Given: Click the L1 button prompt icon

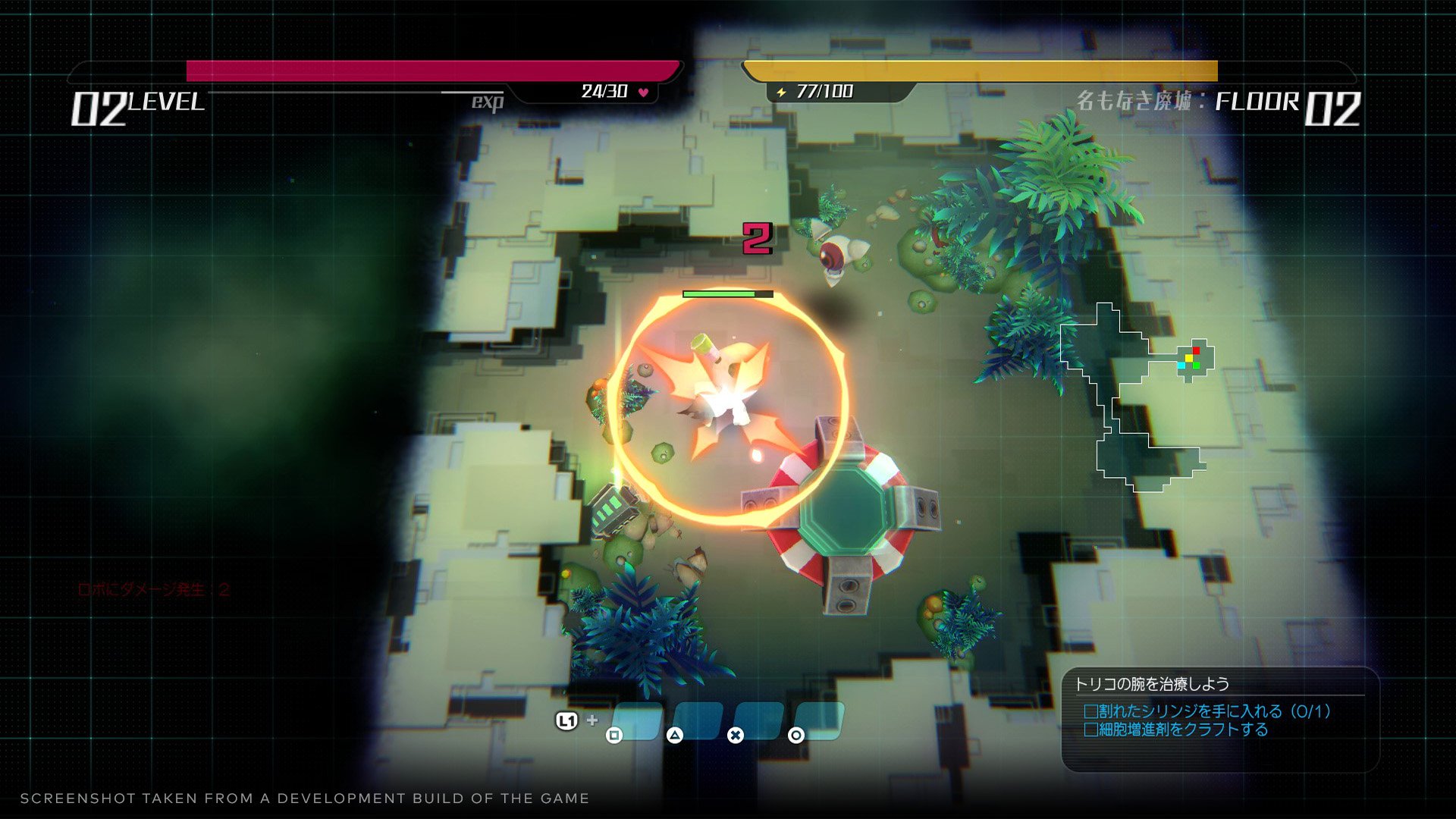Looking at the screenshot, I should click(x=567, y=720).
